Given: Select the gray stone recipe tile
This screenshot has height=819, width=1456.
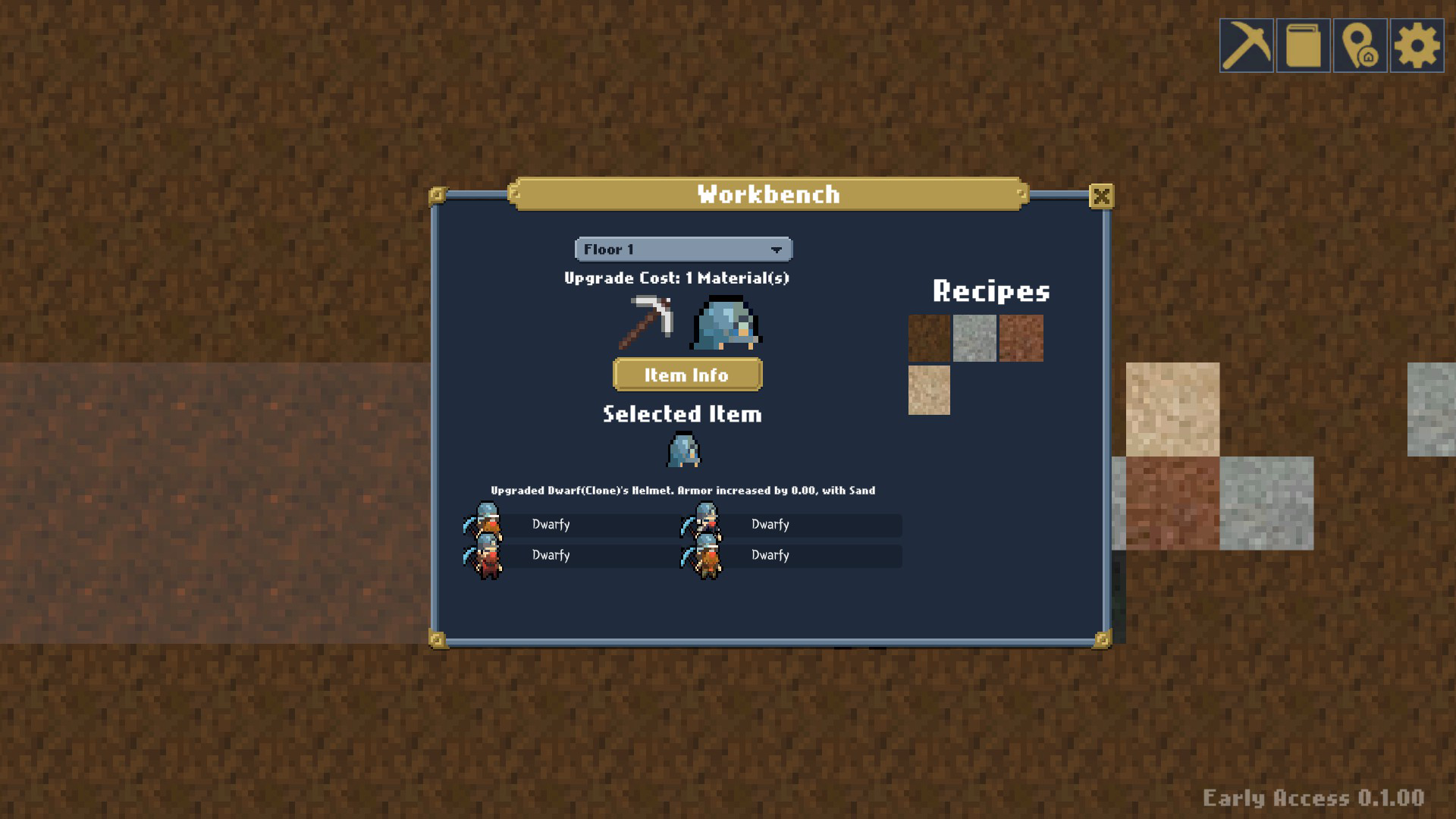Looking at the screenshot, I should pos(974,339).
